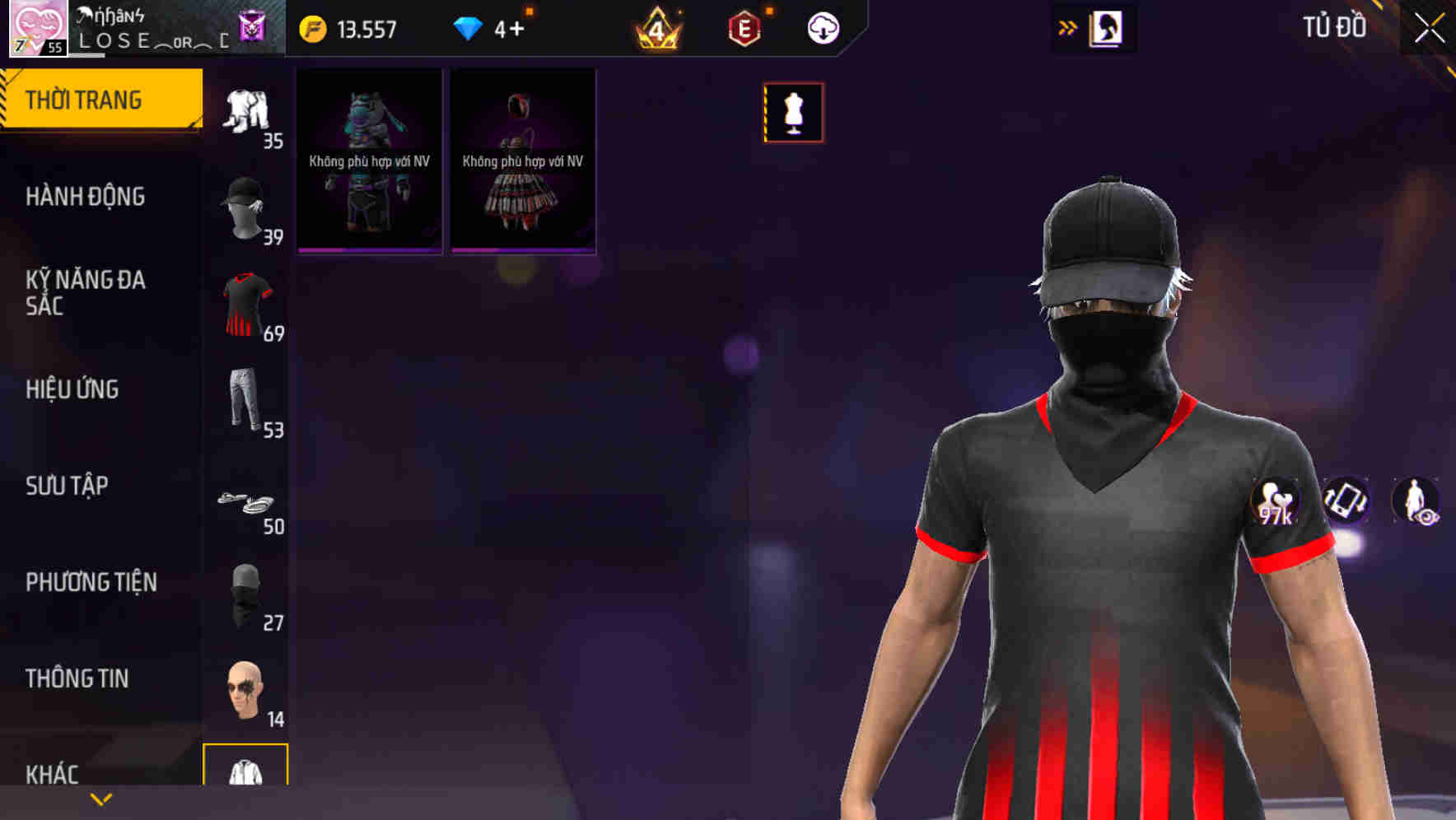
Task: Collapse the top bar with double chevrons
Action: [1067, 27]
